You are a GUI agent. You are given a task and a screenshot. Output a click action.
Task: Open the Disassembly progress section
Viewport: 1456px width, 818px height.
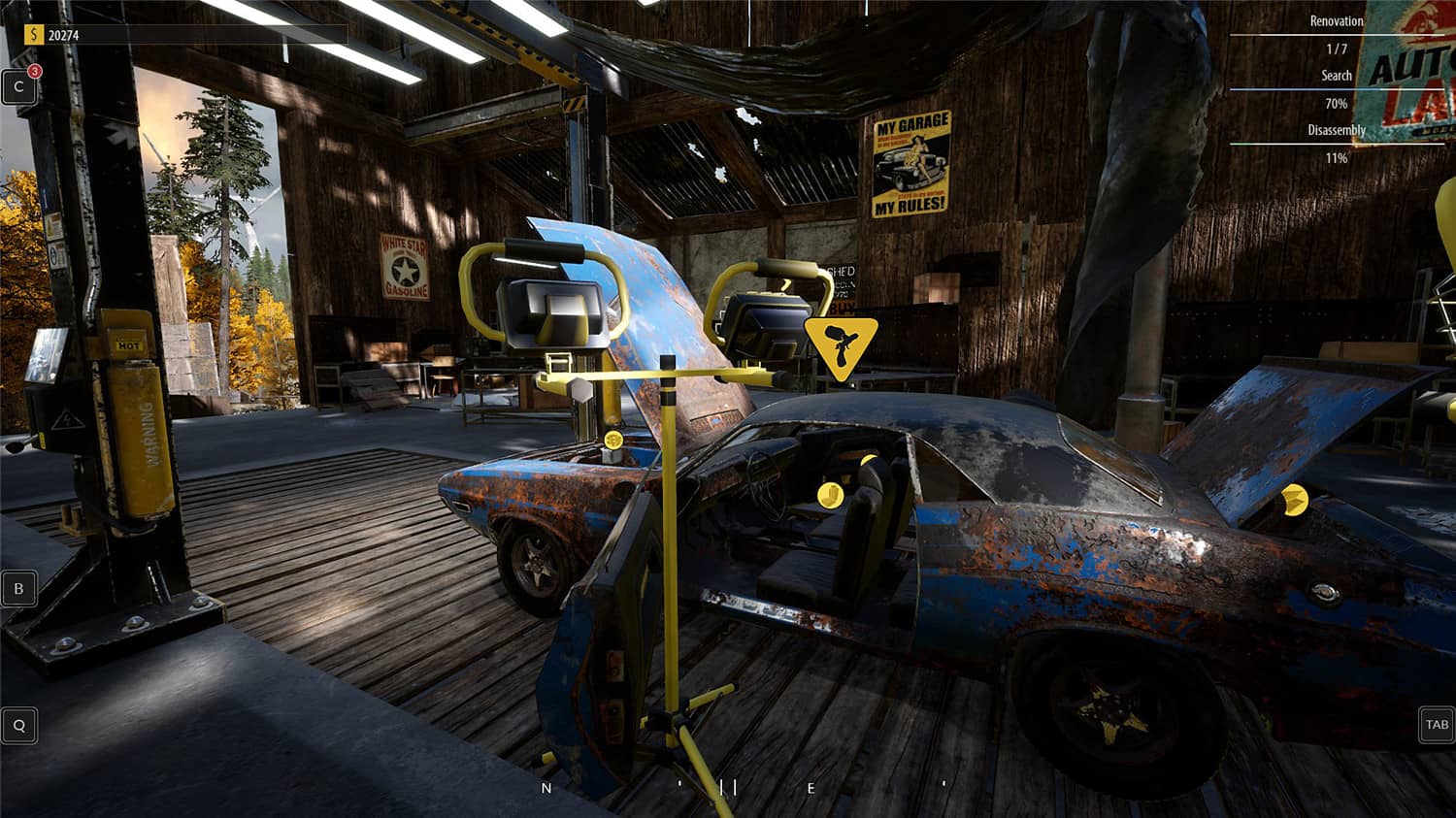[x=1337, y=129]
